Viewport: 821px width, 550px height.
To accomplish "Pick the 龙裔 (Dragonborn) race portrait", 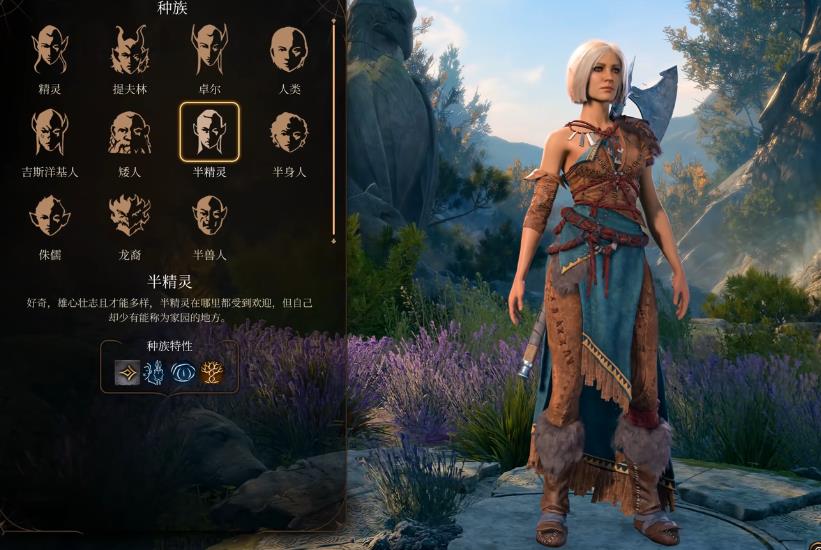I will [x=130, y=215].
